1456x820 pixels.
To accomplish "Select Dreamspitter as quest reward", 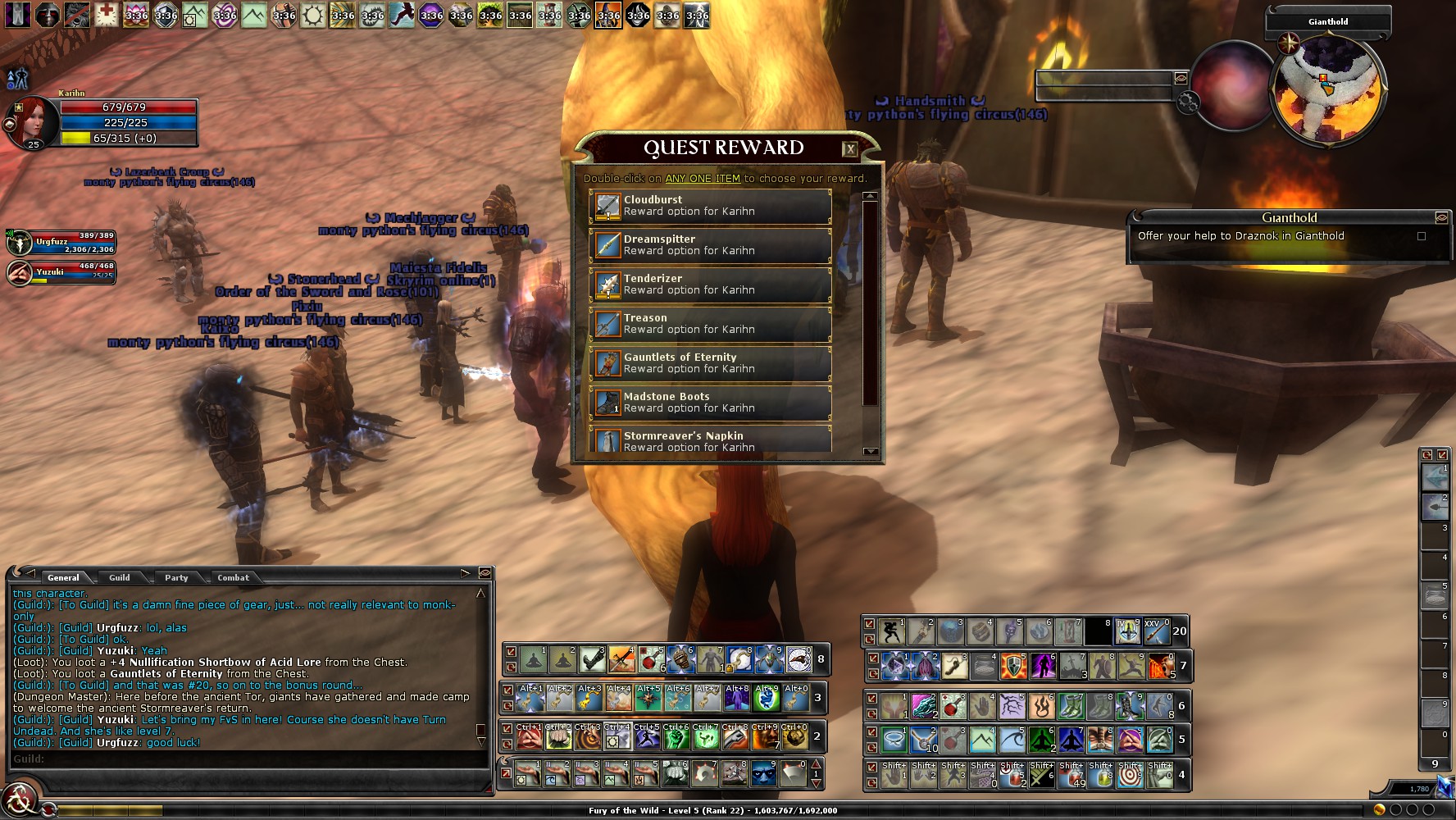I will tap(710, 245).
